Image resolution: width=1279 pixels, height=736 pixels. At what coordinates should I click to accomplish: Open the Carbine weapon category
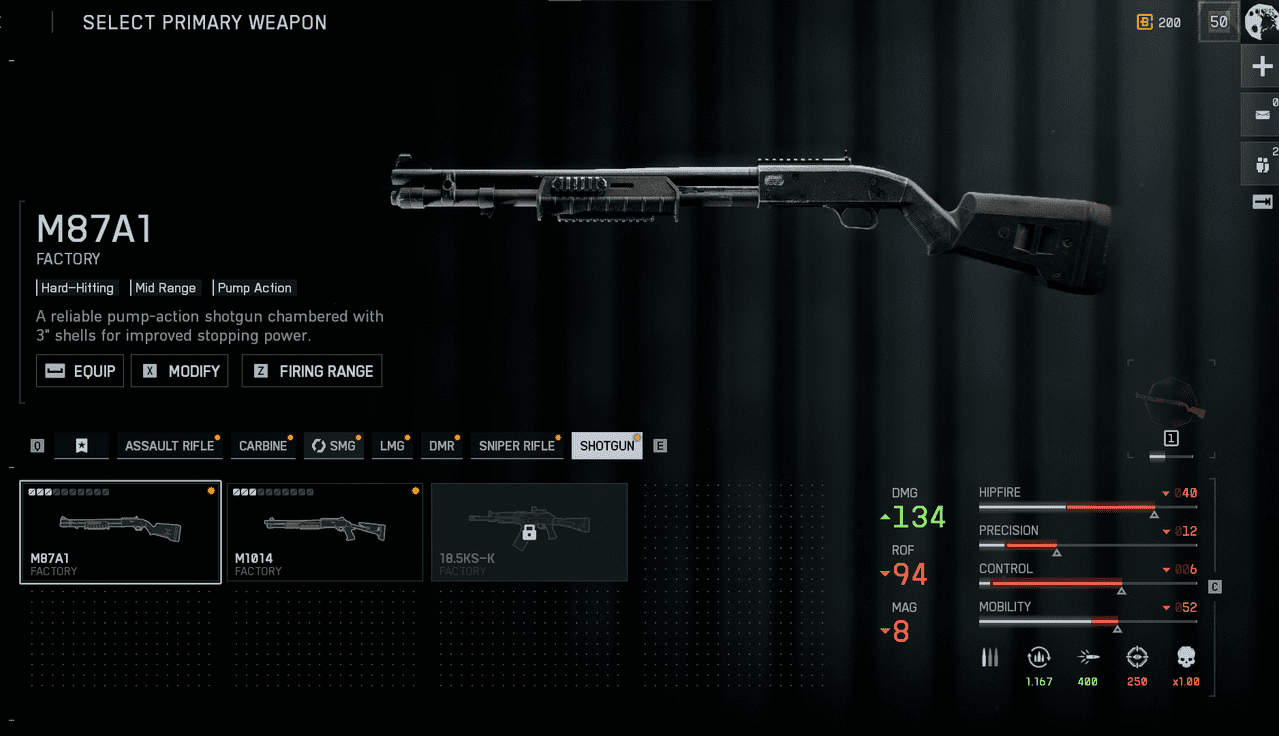pyautogui.click(x=263, y=446)
